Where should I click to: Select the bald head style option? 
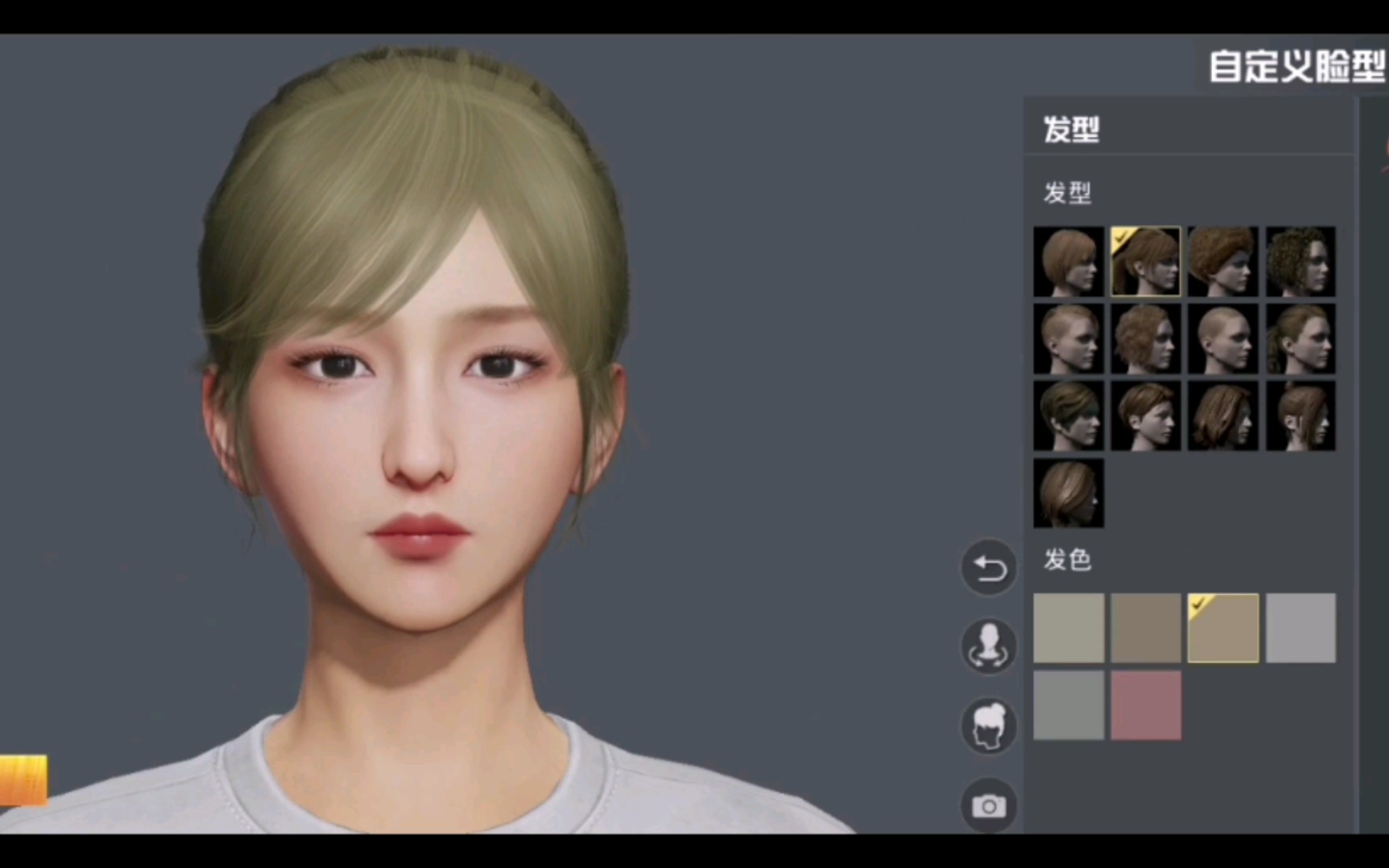click(x=1223, y=338)
